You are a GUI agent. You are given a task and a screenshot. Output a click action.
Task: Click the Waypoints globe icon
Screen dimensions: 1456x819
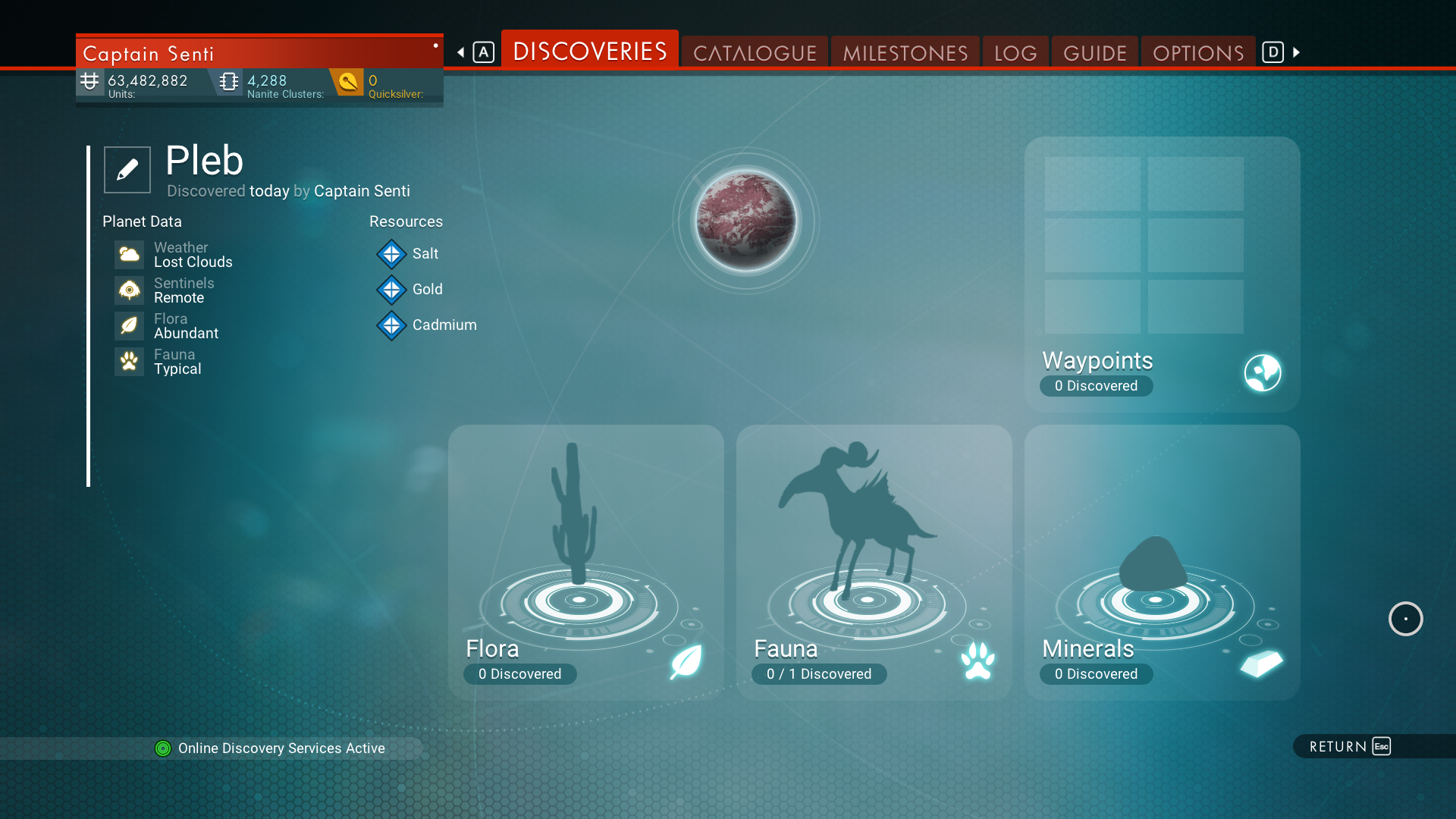pos(1261,372)
